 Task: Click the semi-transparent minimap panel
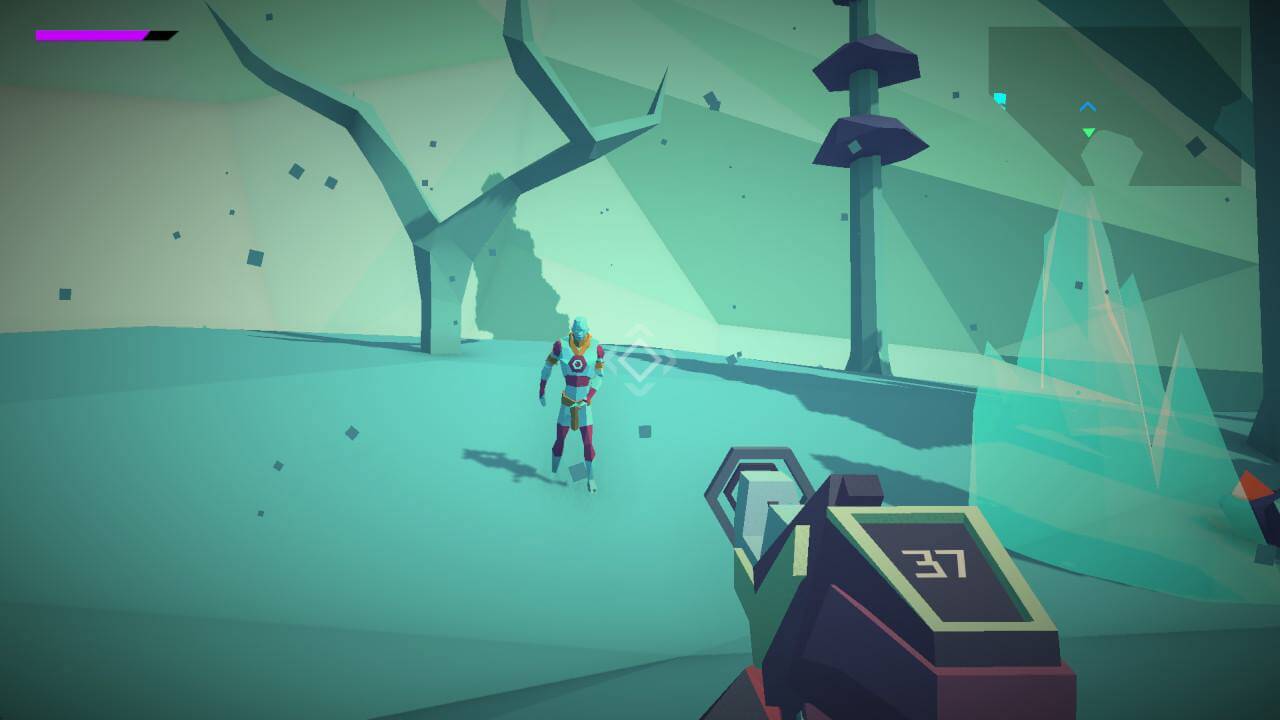tap(1114, 105)
